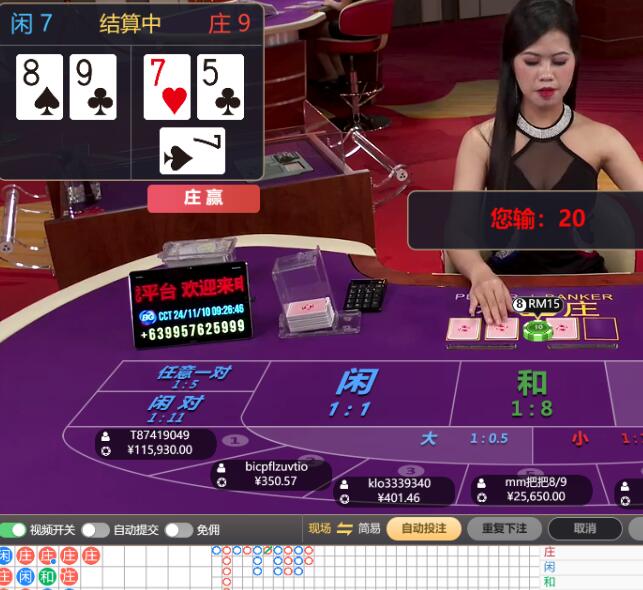This screenshot has width=643, height=590.
Task: Activate the 自动投注 auto-bet button
Action: pos(424,529)
